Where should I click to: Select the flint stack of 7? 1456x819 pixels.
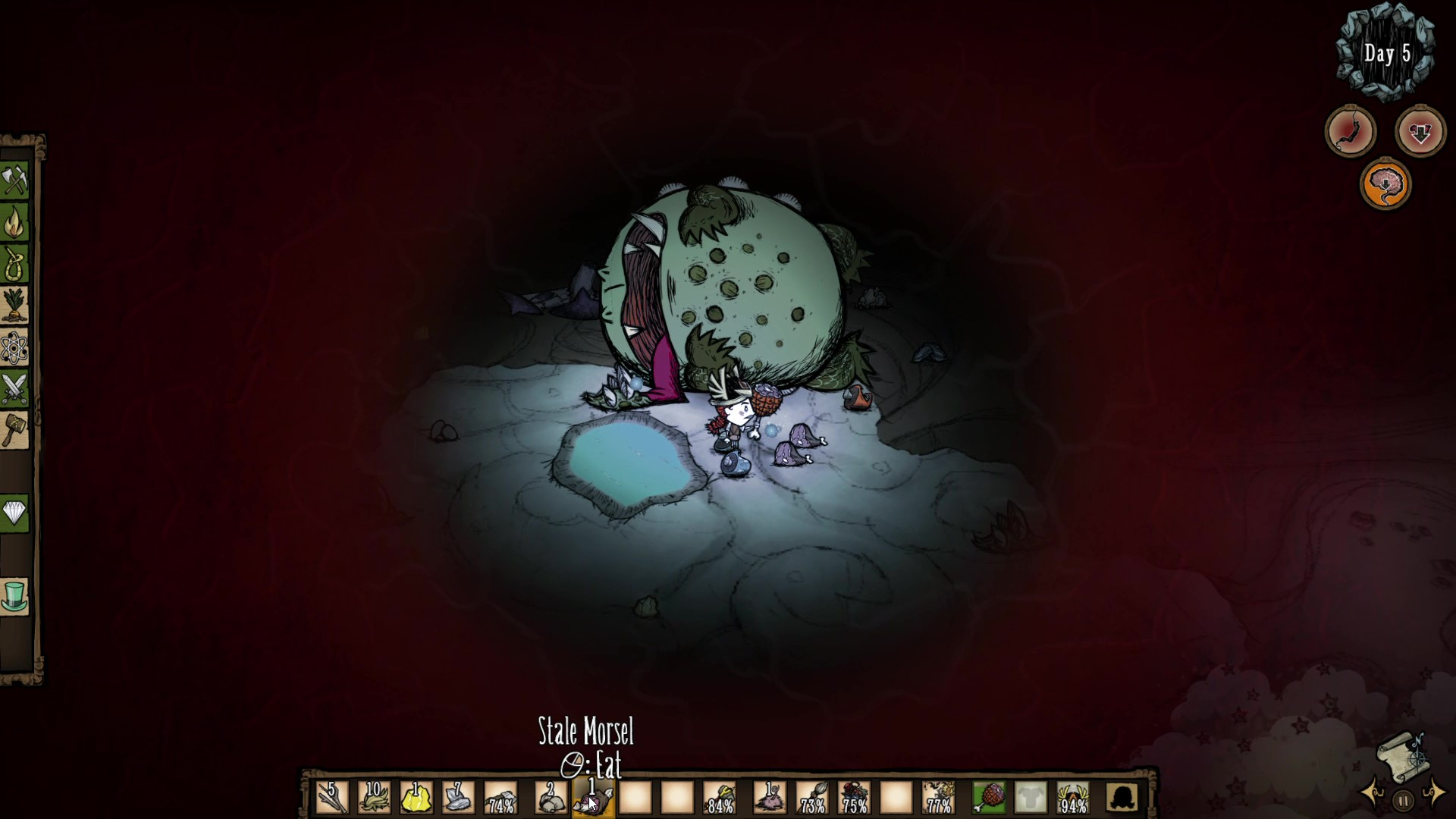[458, 798]
